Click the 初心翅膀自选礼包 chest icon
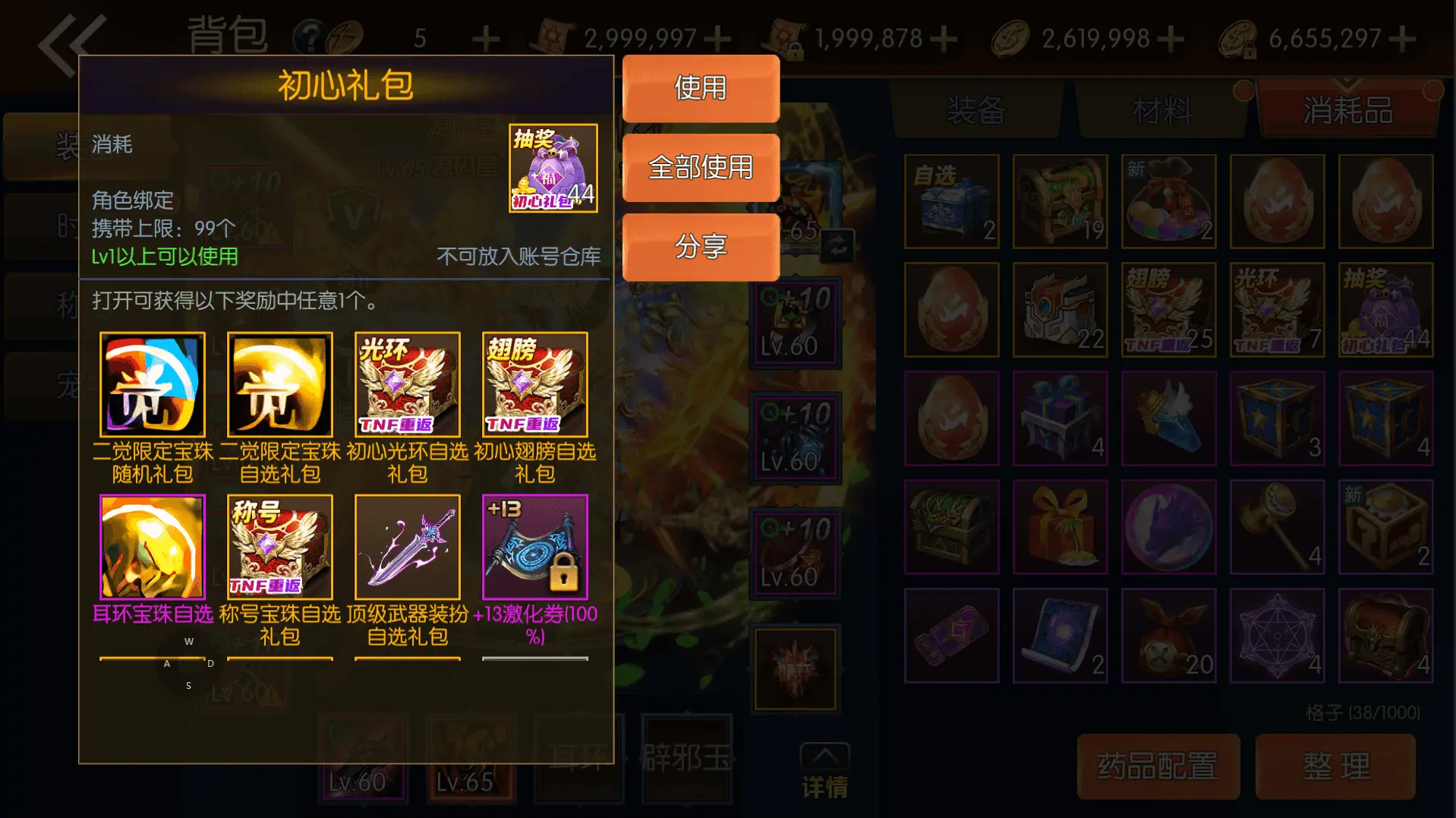This screenshot has height=818, width=1456. pos(534,384)
